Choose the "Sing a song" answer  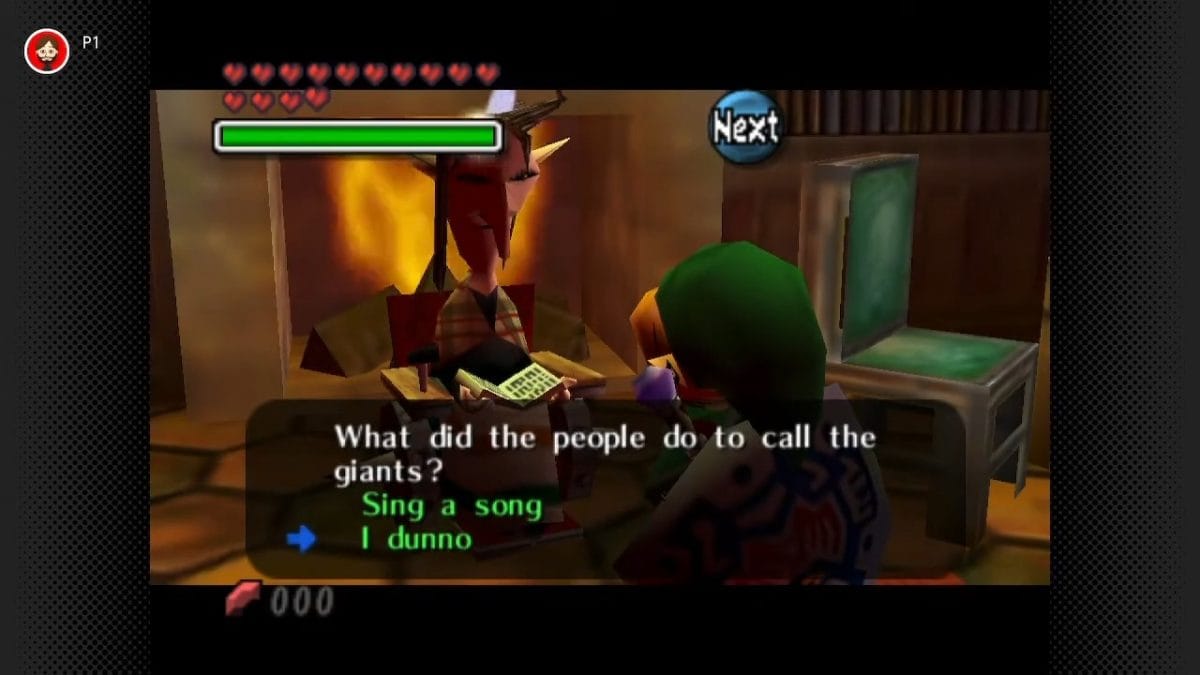[451, 505]
